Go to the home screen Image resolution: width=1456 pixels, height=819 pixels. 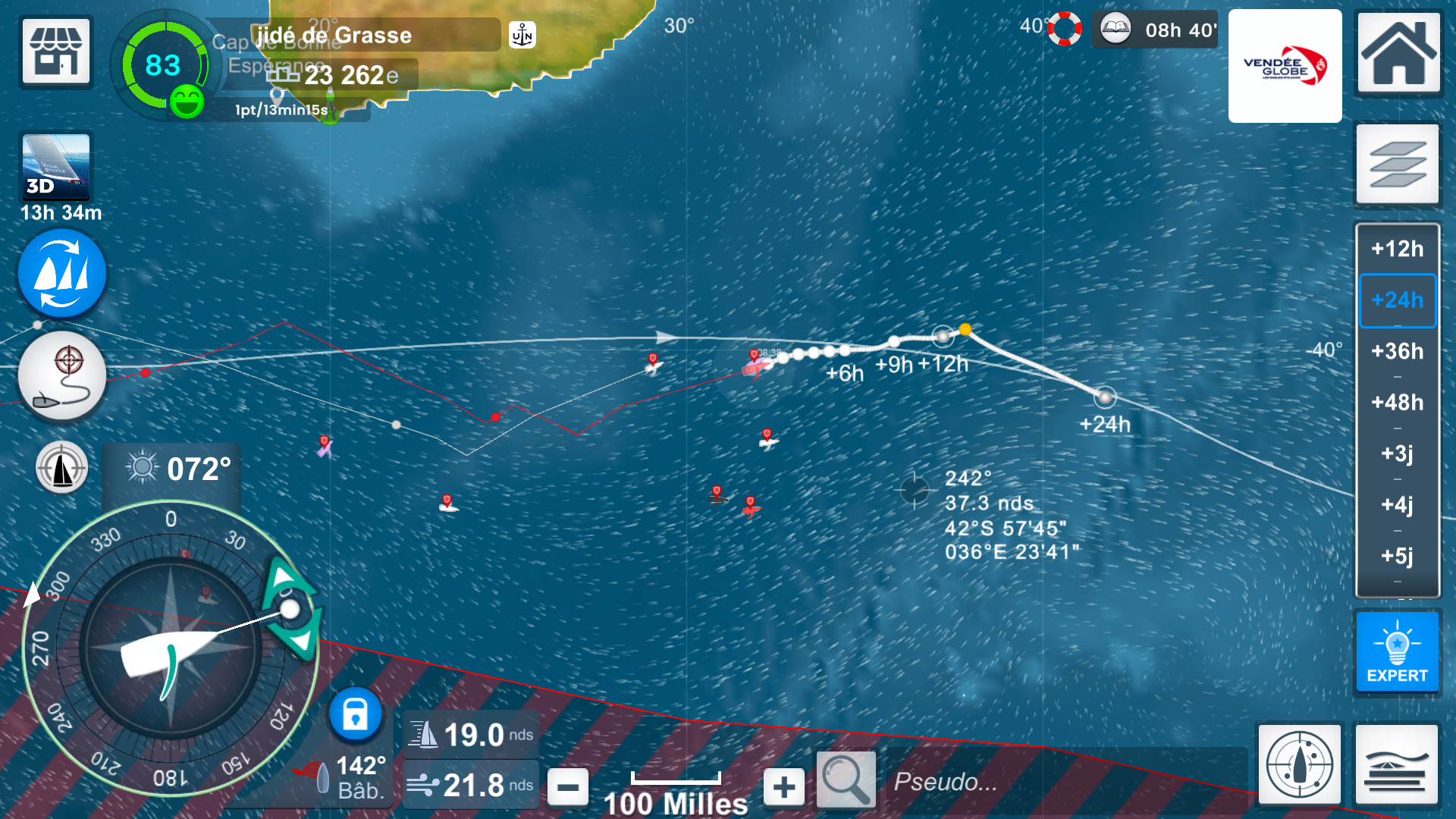click(x=1398, y=53)
